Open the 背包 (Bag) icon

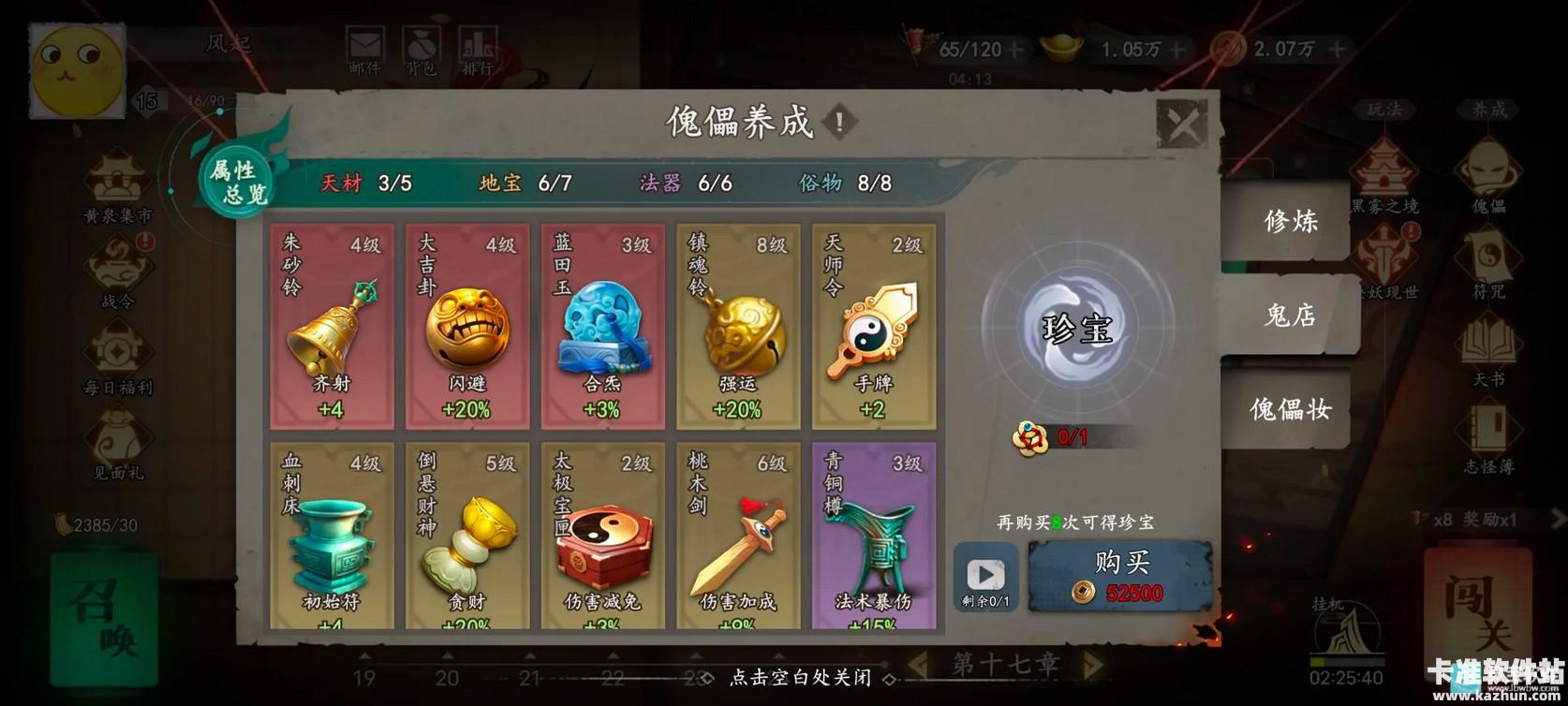422,42
